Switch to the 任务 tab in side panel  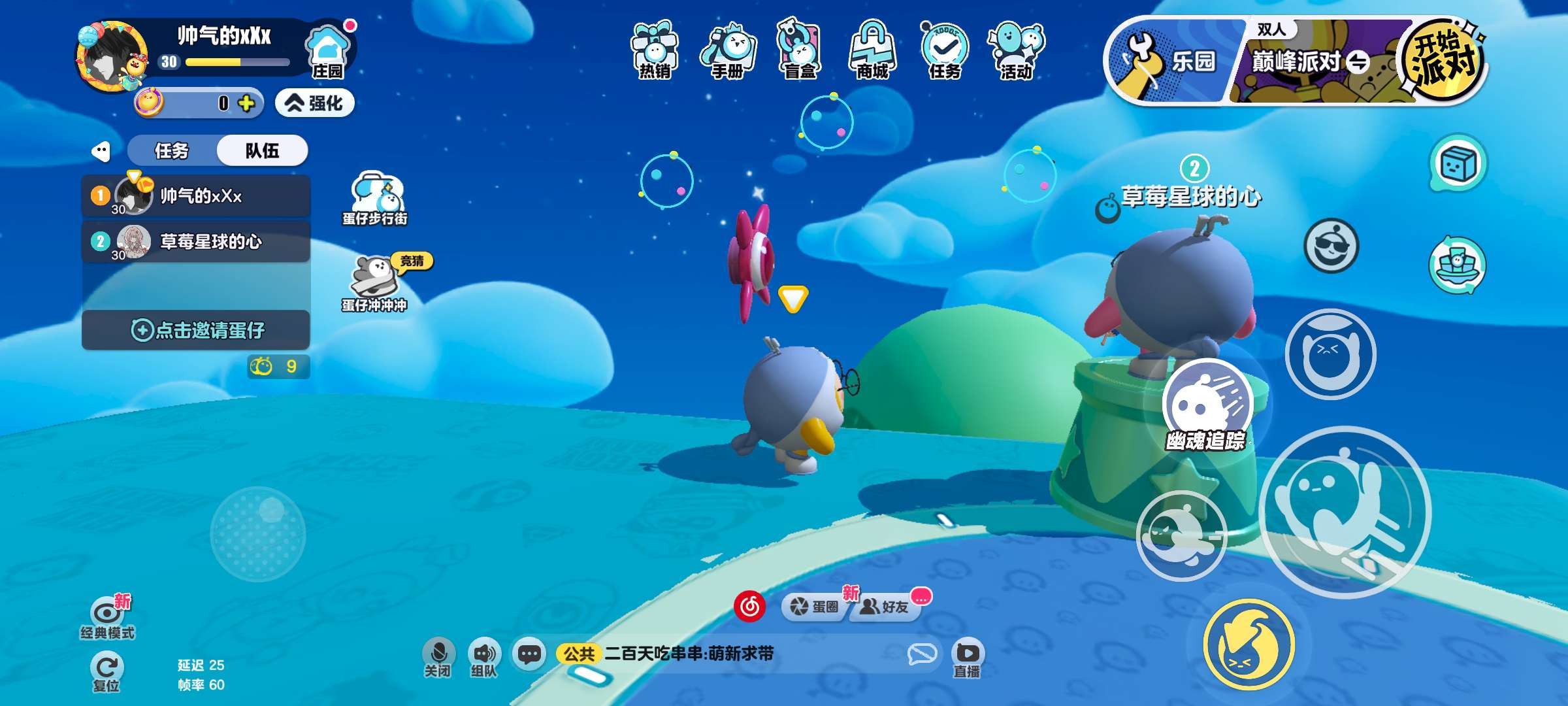172,151
